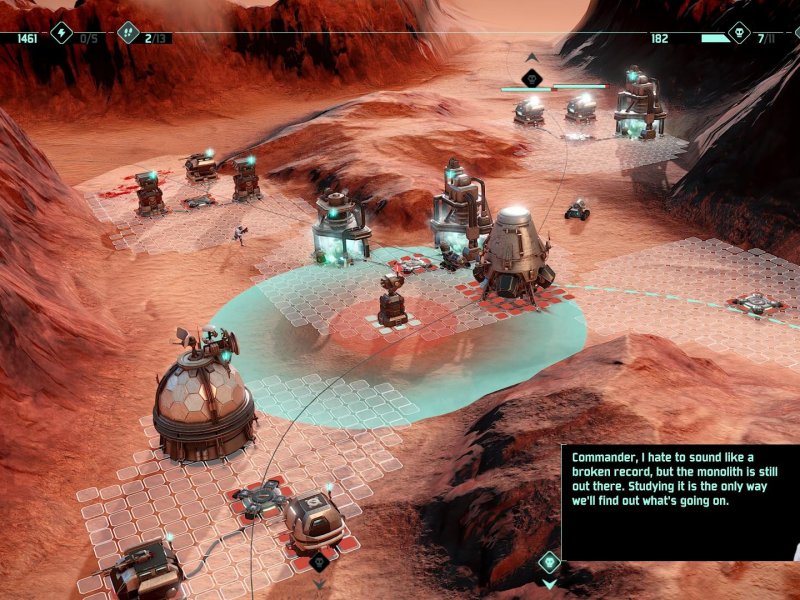Click the skull diamond icon under the dialogue
800x600 pixels.
pos(548,562)
